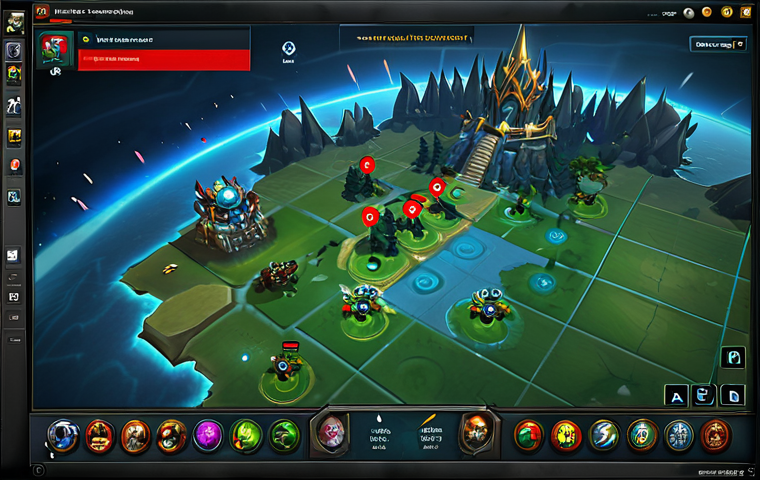This screenshot has height=480, width=760.
Task: Click the red orb sidebar icon
Action: [14, 165]
